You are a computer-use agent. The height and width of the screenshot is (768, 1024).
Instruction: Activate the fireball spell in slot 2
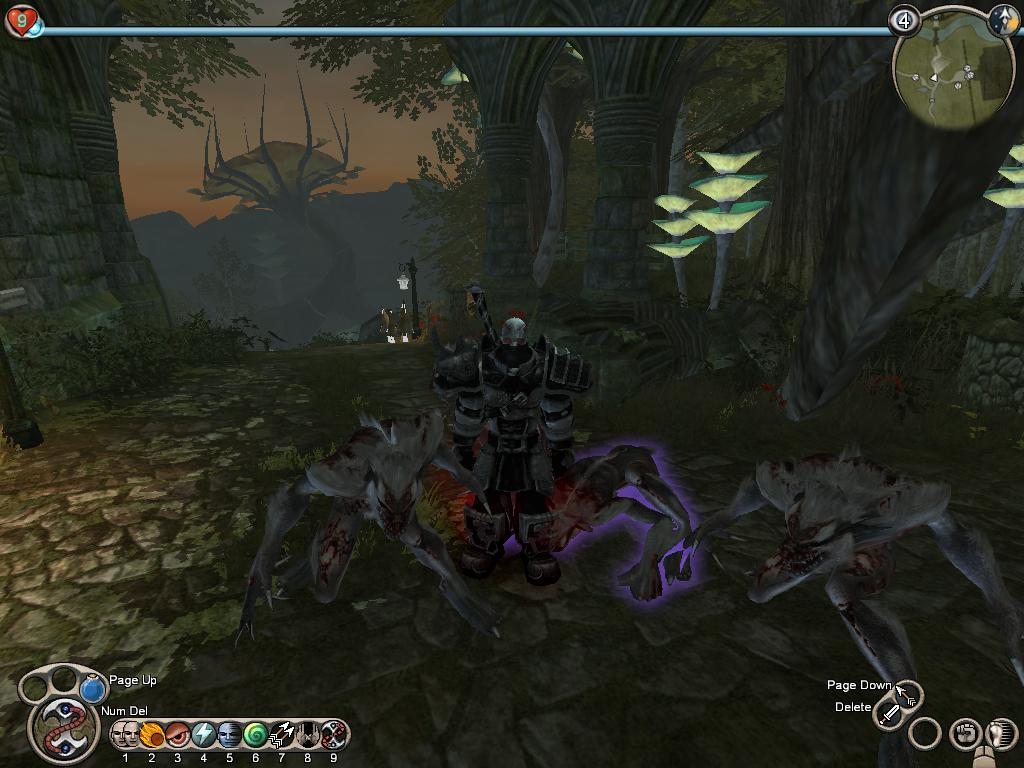click(x=151, y=734)
